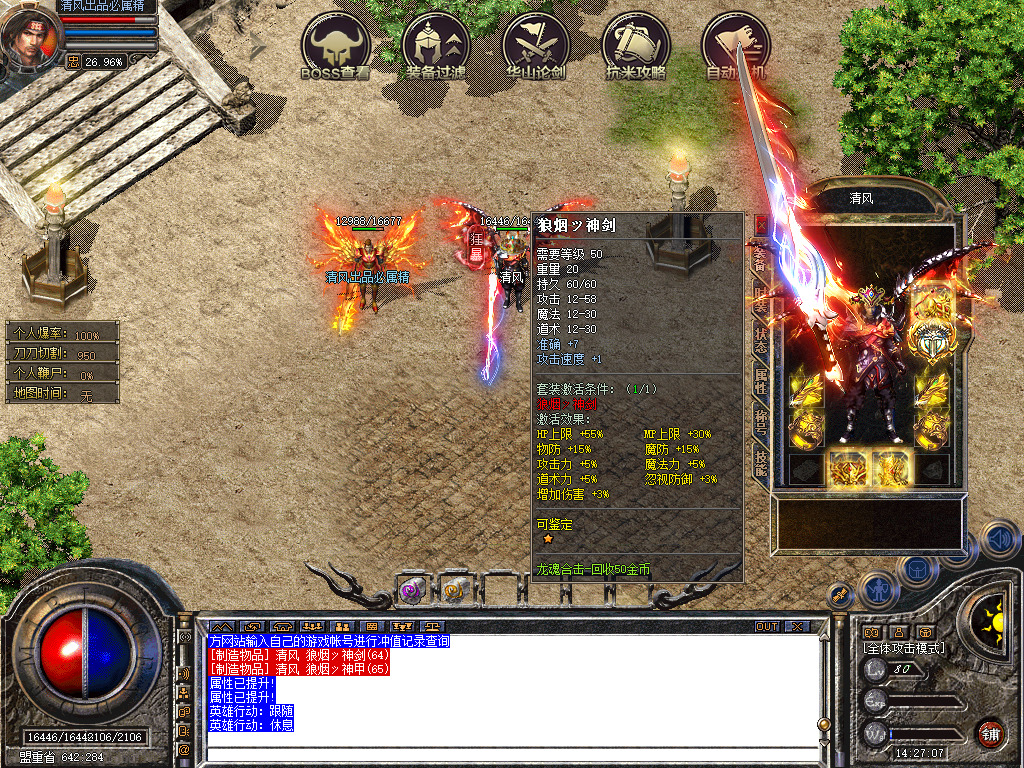Open the 玩来攻略 guide scroll
Screen dimensions: 1024x768
(x=636, y=45)
